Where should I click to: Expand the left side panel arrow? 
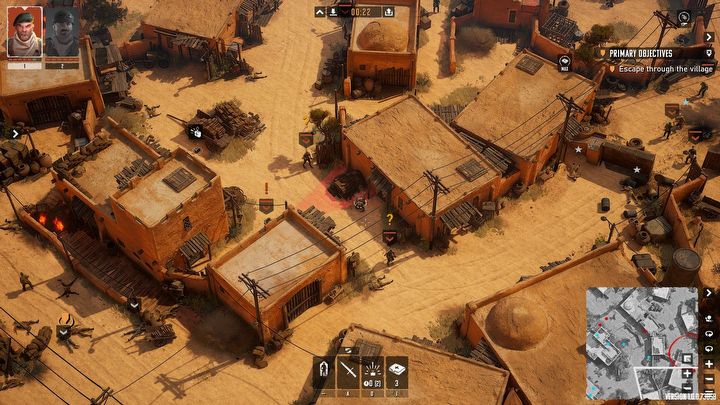pos(15,132)
